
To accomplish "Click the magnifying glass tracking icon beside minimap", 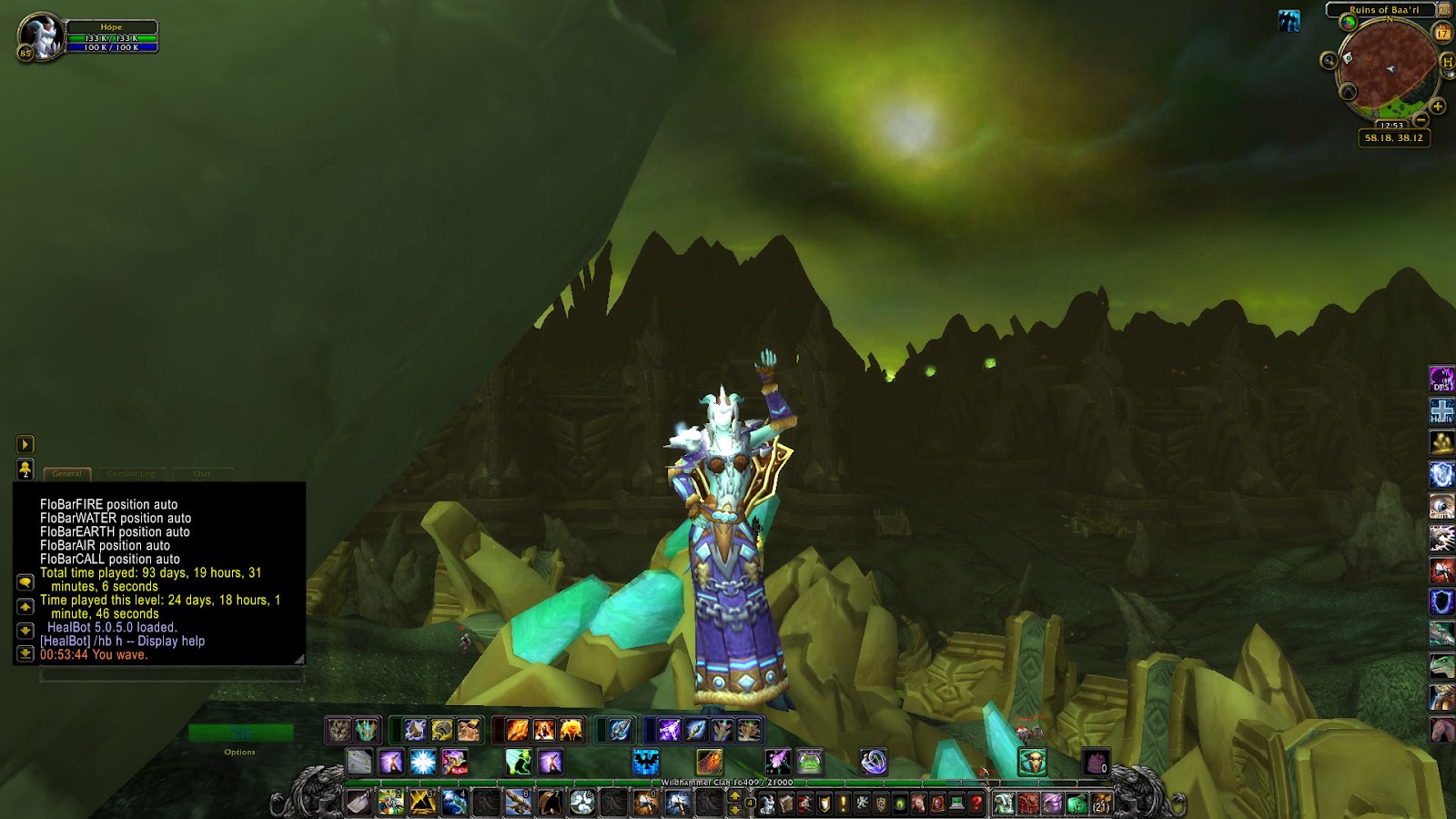I will click(1329, 60).
